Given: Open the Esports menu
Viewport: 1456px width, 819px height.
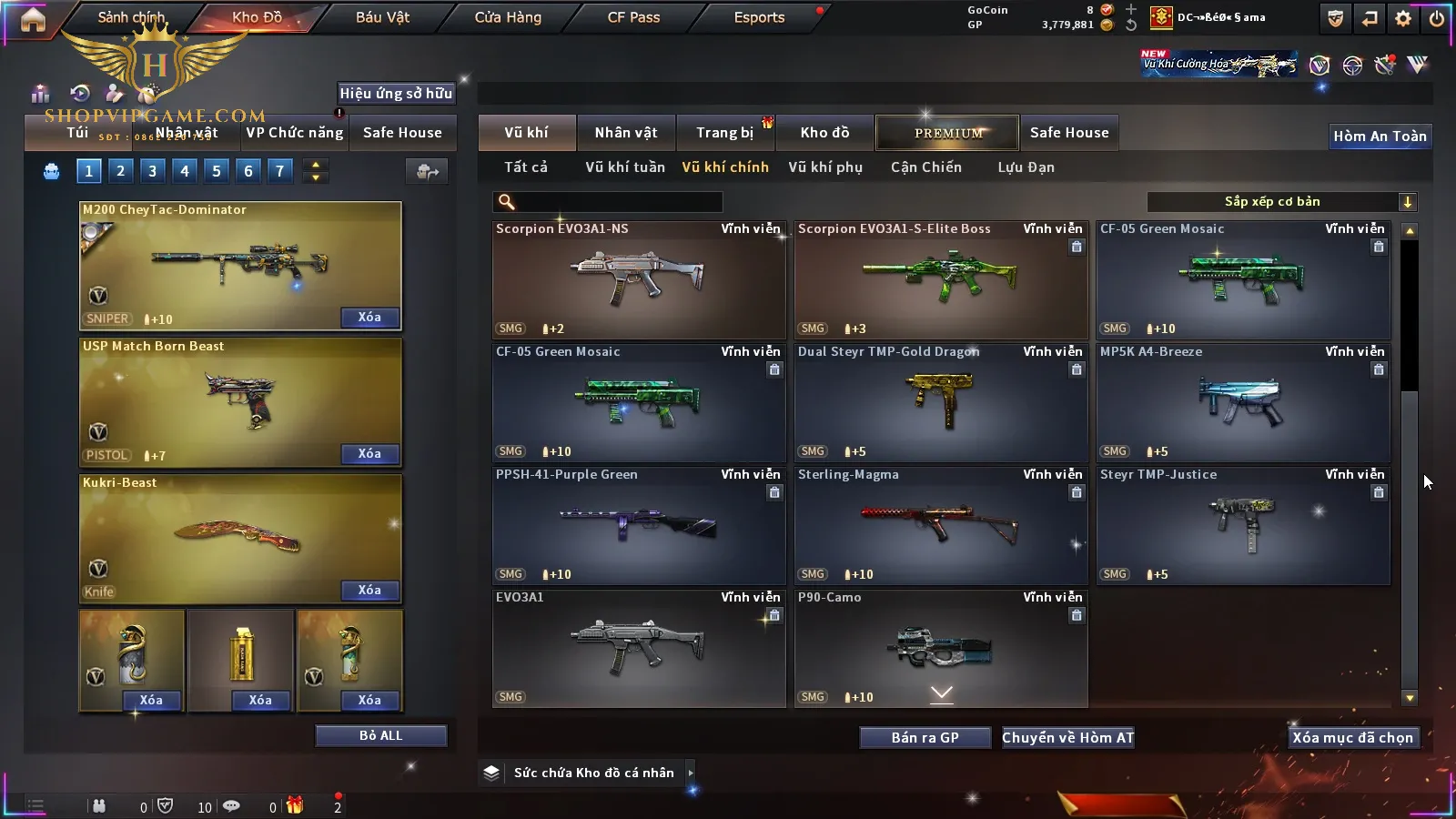Looking at the screenshot, I should click(759, 17).
